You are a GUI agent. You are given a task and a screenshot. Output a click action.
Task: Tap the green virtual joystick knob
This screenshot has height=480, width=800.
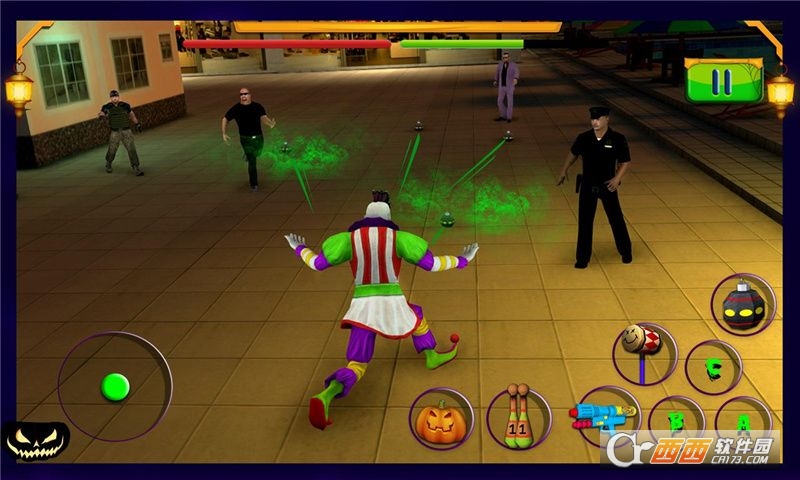(x=116, y=386)
